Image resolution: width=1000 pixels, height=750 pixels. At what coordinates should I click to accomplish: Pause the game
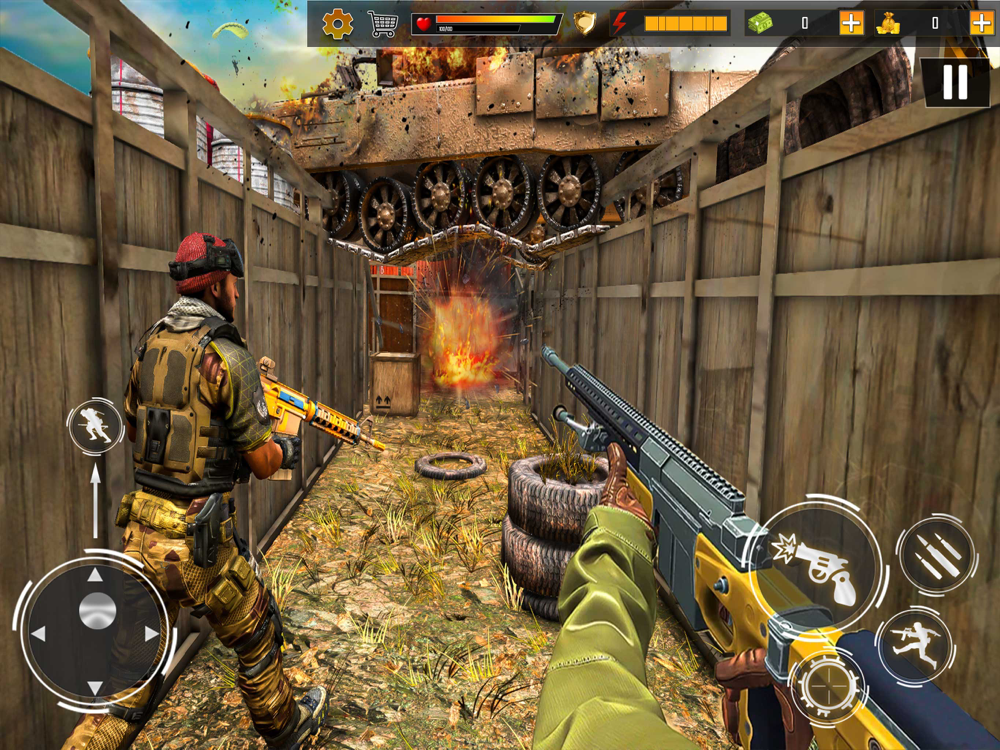pos(955,82)
